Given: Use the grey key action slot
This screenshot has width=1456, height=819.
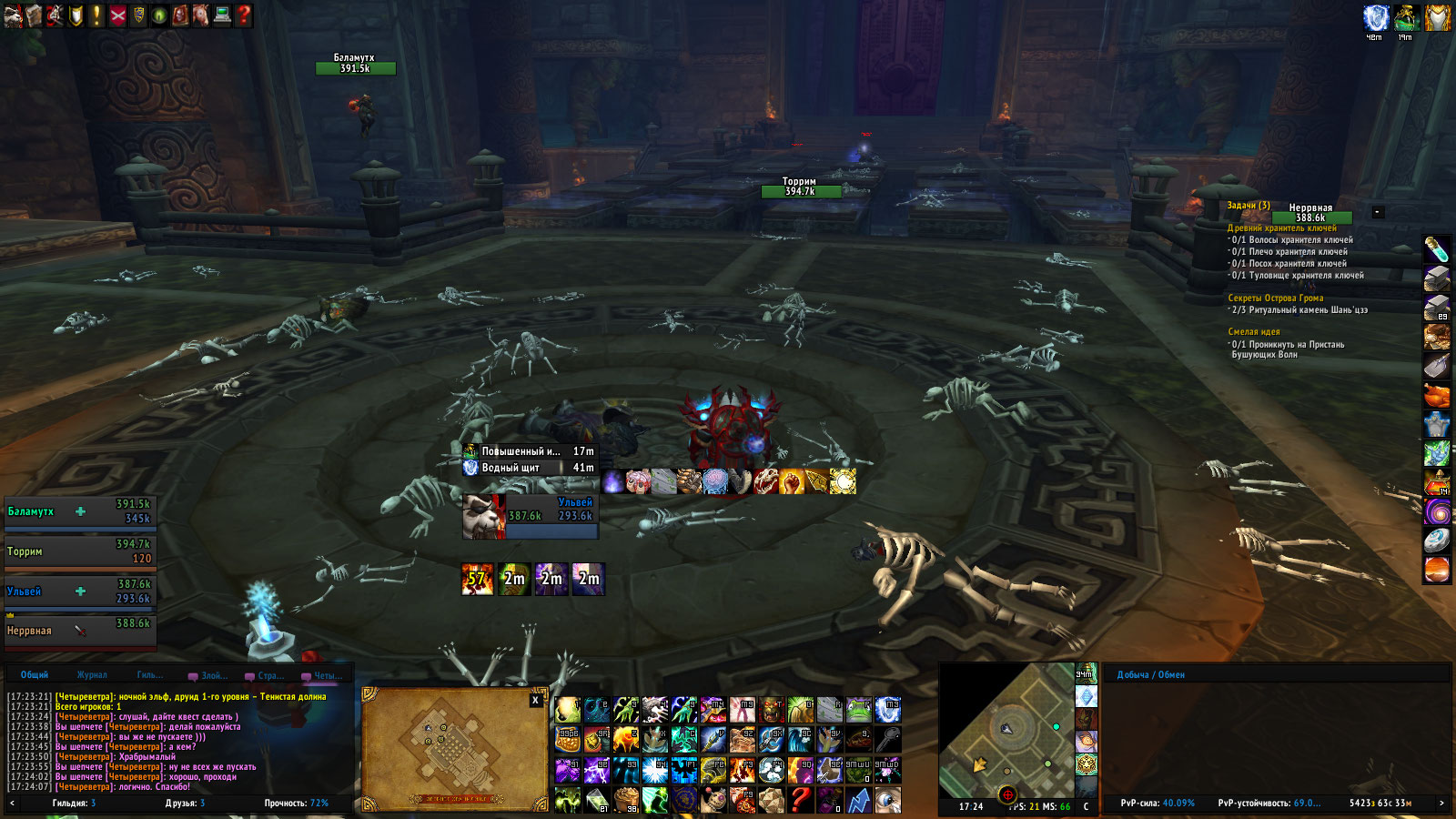Looking at the screenshot, I should pos(887,740).
